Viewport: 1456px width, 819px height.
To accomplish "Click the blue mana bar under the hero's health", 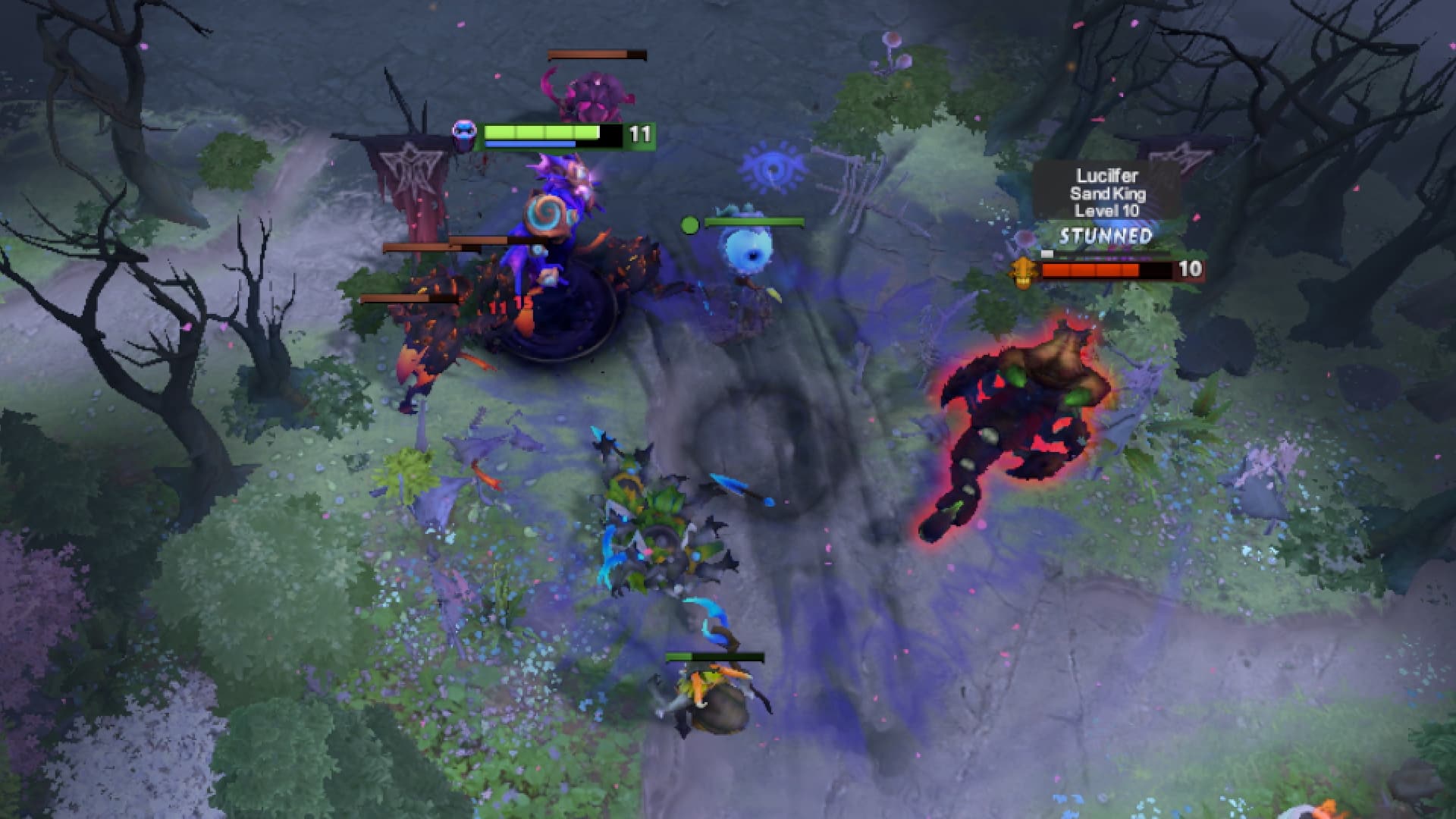I will (531, 143).
